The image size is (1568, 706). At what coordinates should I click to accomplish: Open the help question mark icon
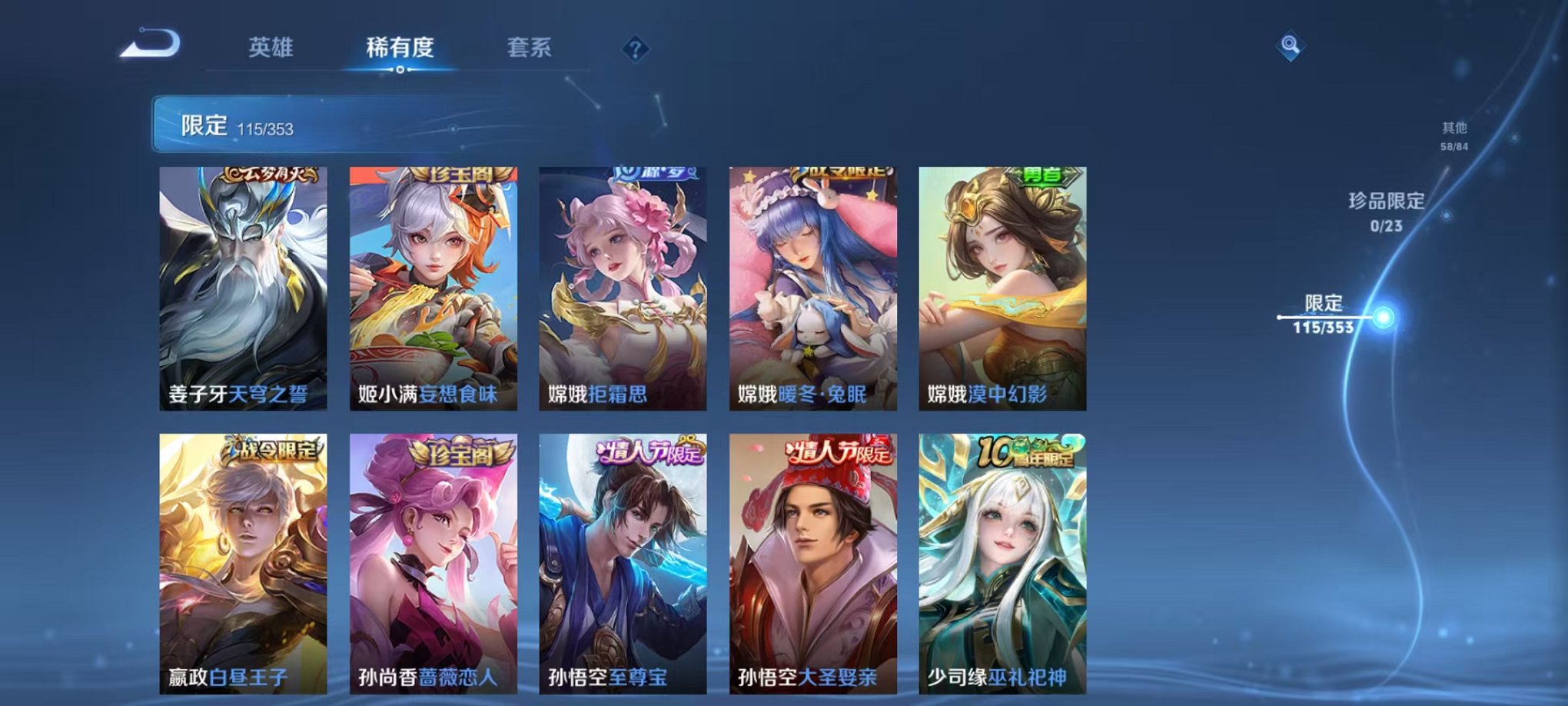(635, 49)
